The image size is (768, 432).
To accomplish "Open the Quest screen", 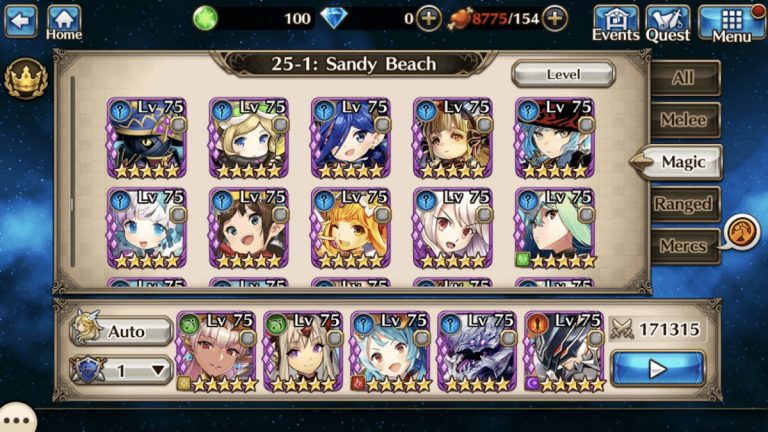I will coord(667,21).
